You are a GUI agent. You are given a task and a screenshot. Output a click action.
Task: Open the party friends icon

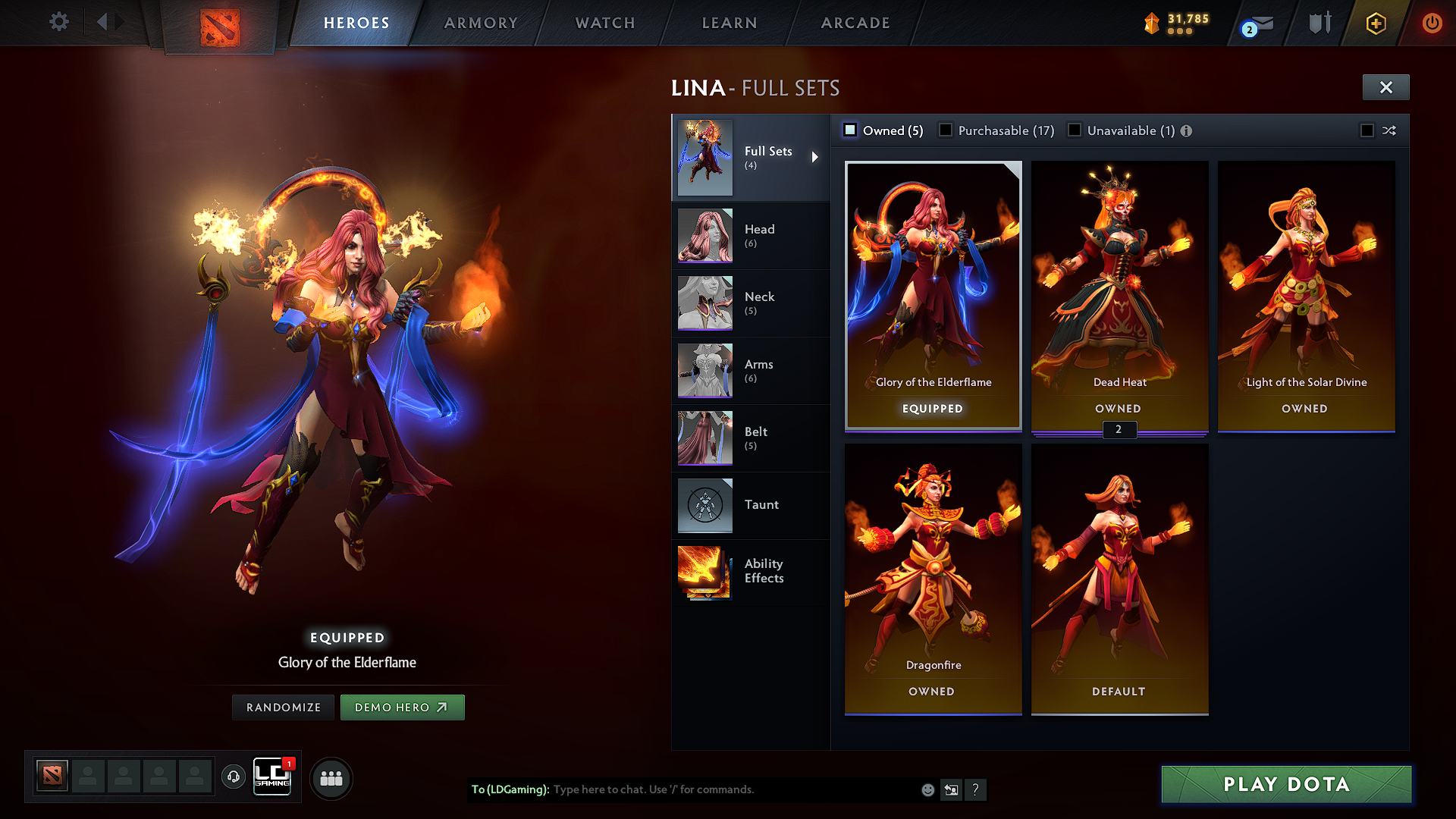tap(330, 777)
